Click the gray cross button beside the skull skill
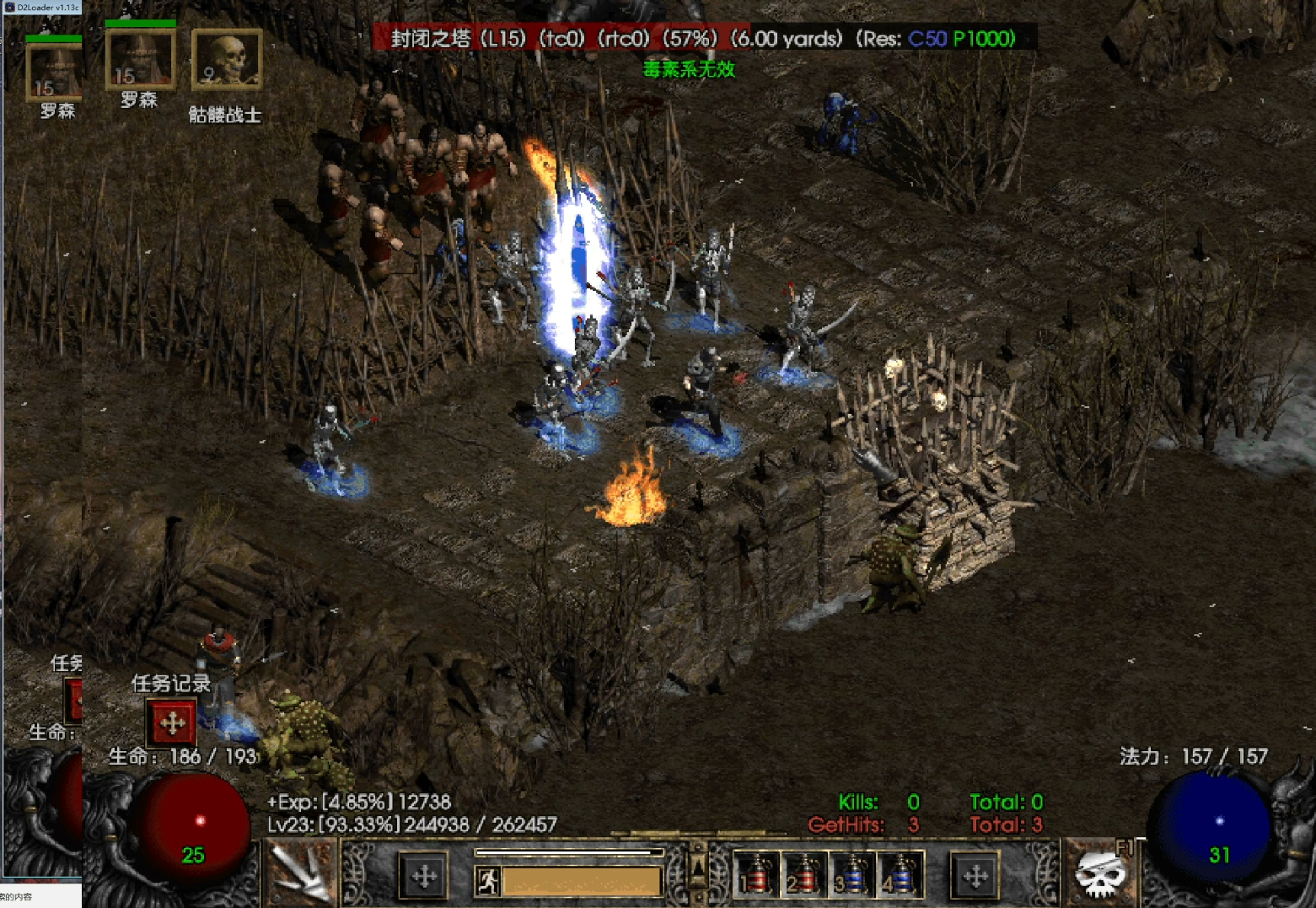Viewport: 1316px width, 908px height. (x=975, y=877)
